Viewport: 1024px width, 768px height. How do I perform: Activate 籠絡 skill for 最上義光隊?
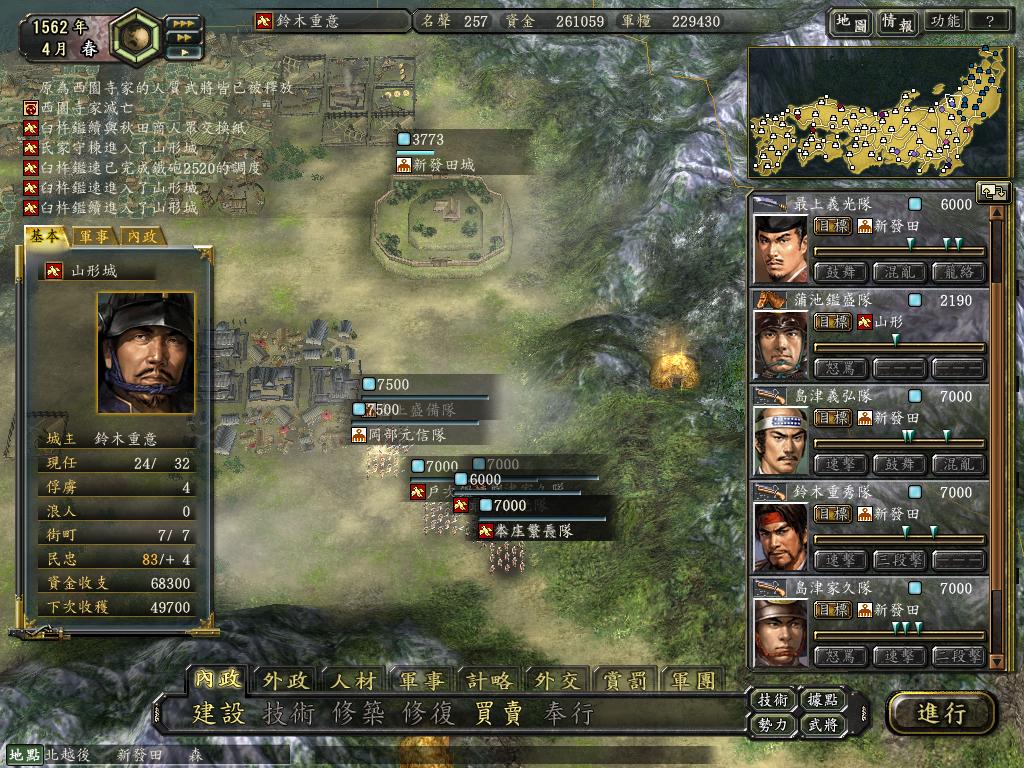tap(958, 272)
